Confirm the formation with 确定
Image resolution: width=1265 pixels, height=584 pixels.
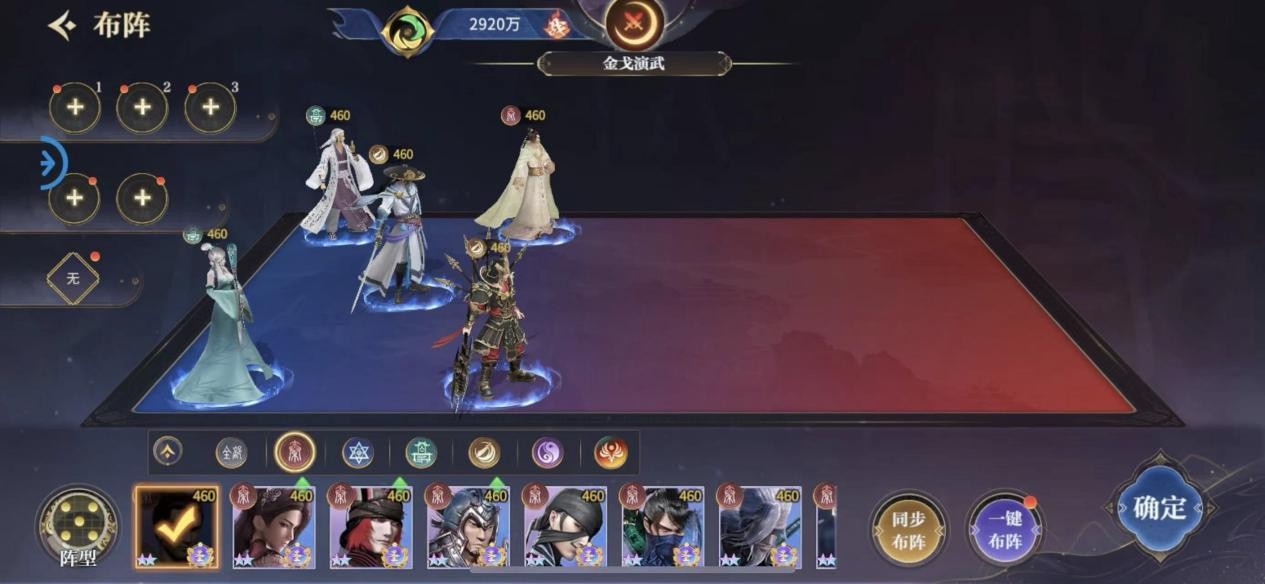point(1159,509)
